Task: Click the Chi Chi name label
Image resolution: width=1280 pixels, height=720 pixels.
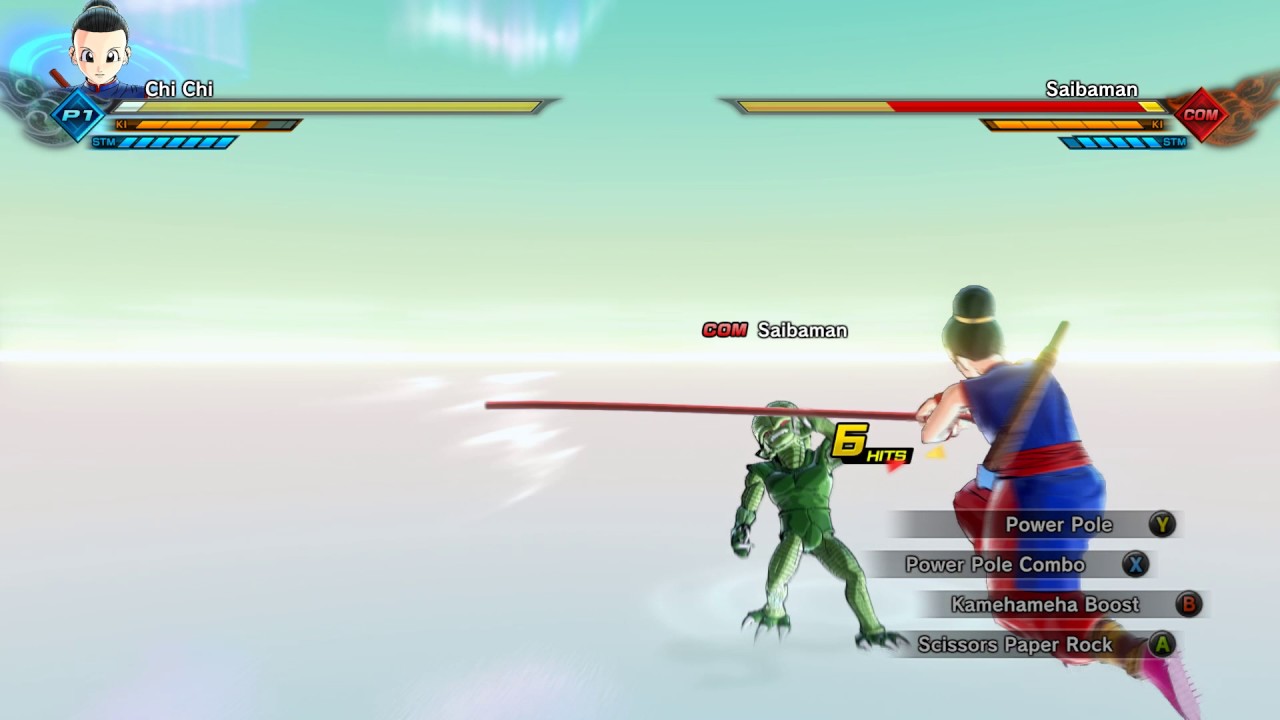Action: coord(179,89)
